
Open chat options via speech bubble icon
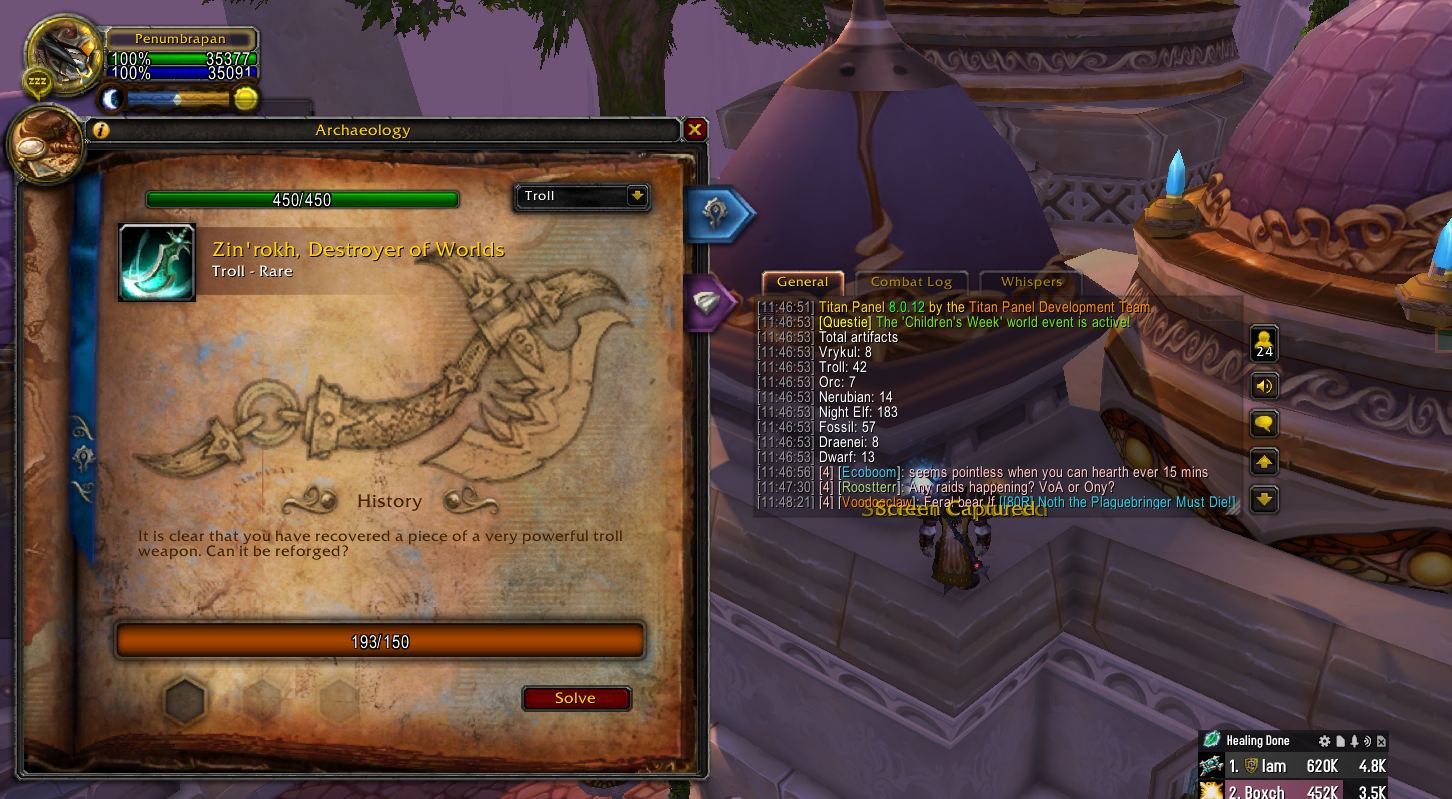pos(1264,423)
